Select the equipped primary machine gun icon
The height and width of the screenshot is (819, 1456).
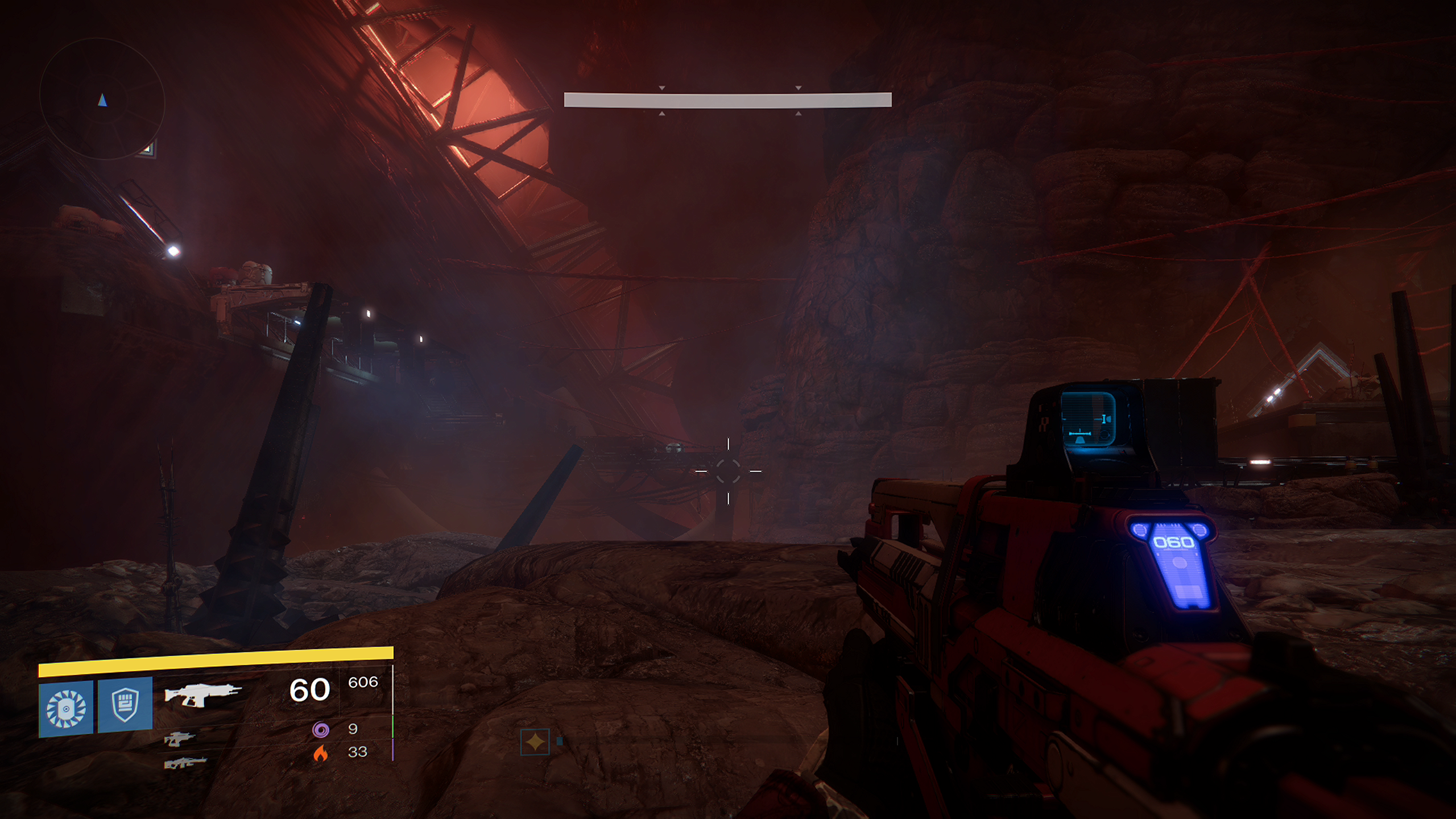click(202, 694)
